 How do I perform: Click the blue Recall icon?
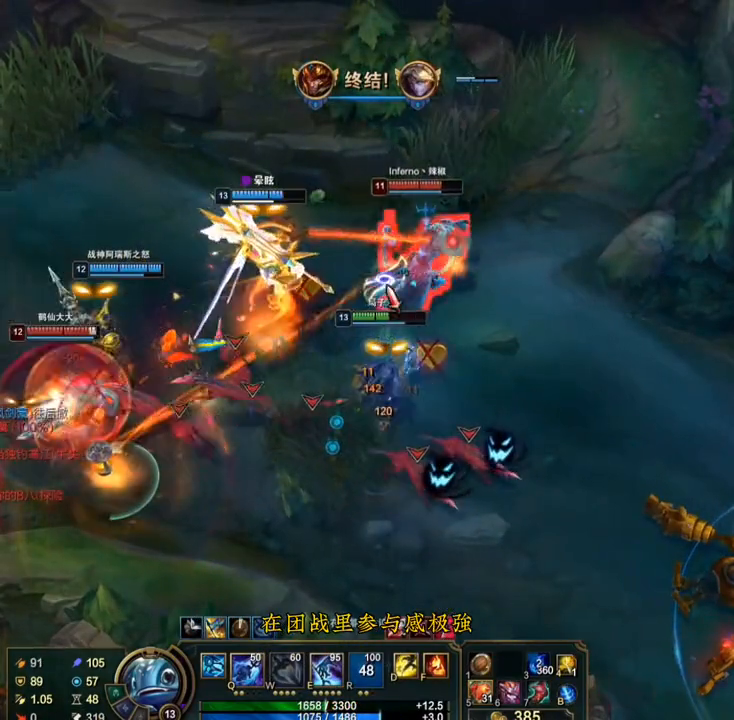pos(567,693)
